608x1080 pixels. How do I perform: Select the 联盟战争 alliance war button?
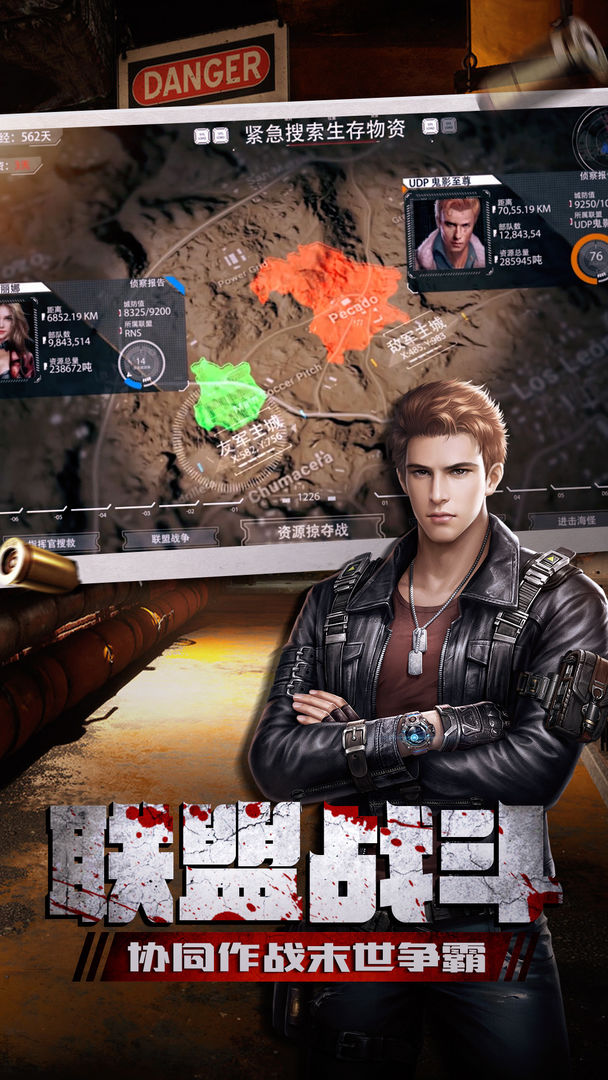[x=170, y=538]
